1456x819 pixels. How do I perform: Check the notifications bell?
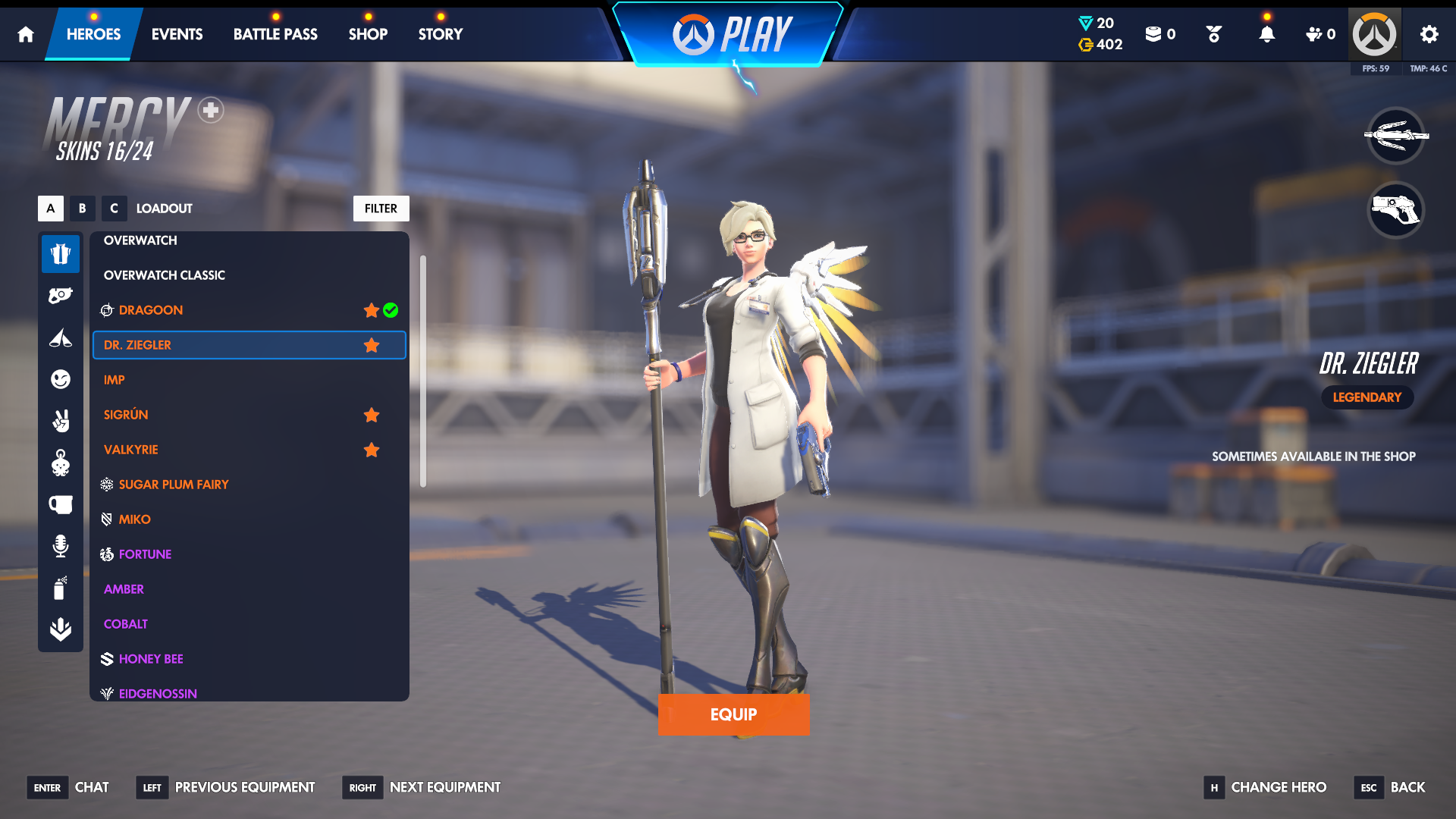1266,34
